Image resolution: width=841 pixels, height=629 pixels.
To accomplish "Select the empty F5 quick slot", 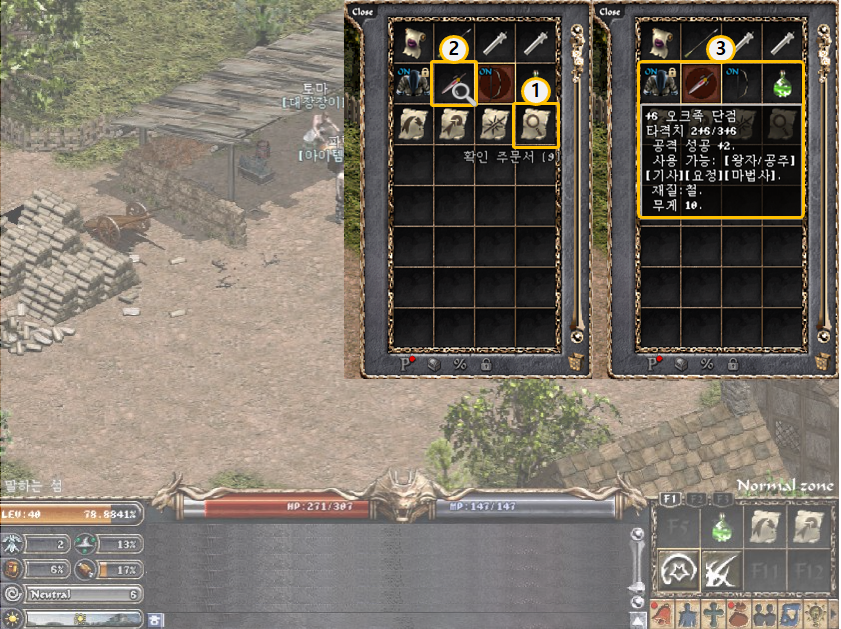I will pyautogui.click(x=676, y=528).
